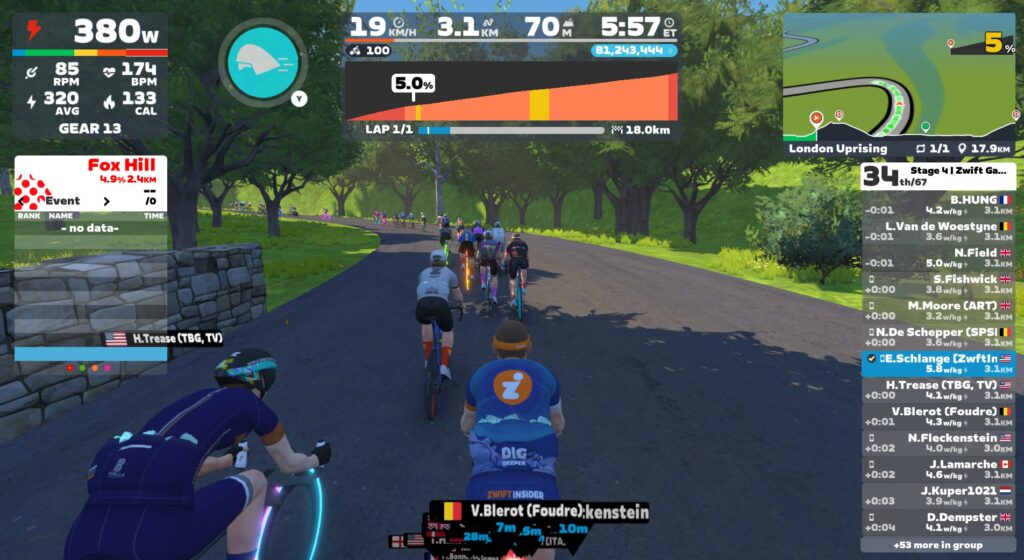Expand the +53 more in group row
This screenshot has width=1024, height=560.
937,545
